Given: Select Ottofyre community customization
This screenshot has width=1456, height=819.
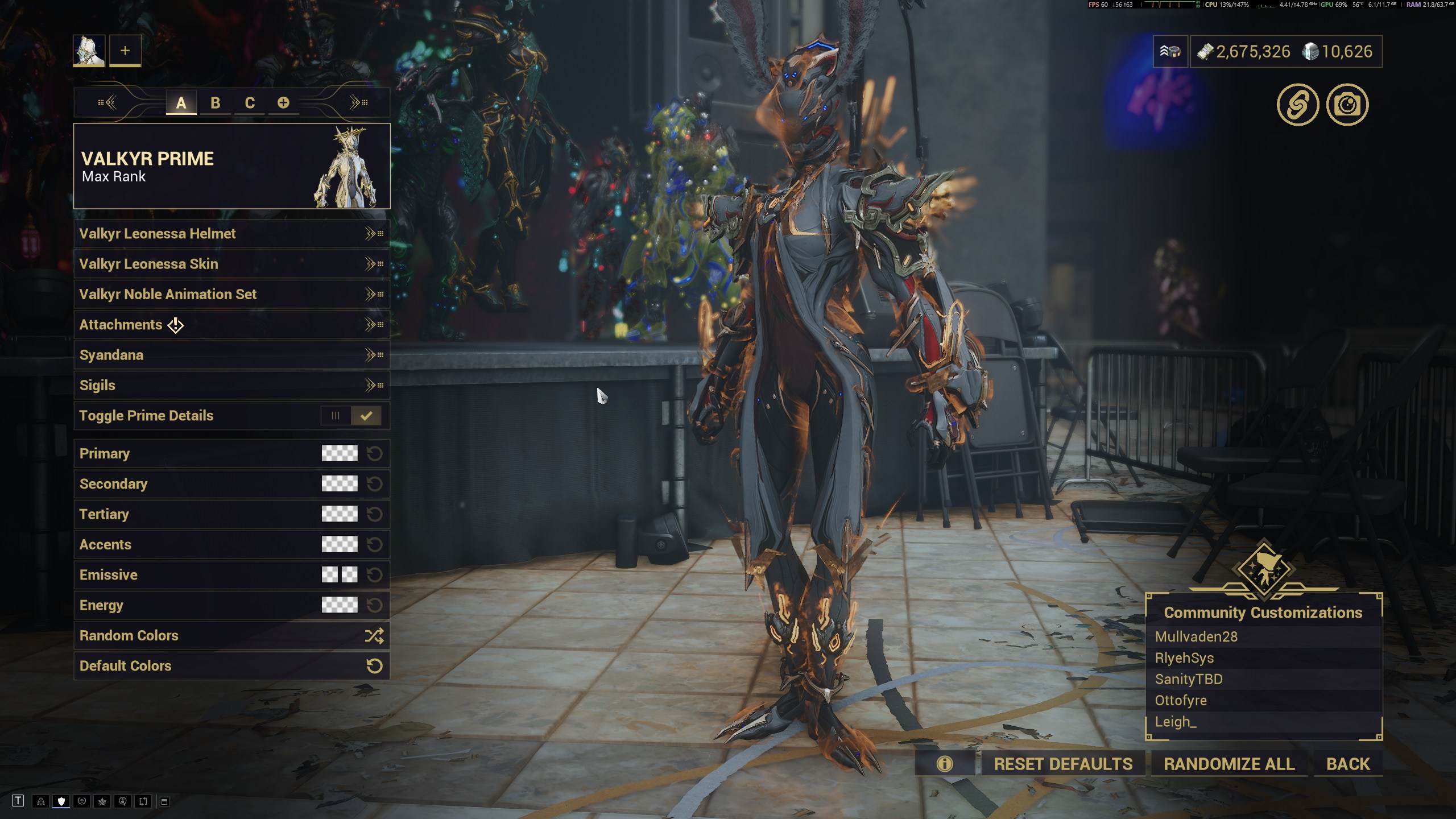Looking at the screenshot, I should (1181, 700).
